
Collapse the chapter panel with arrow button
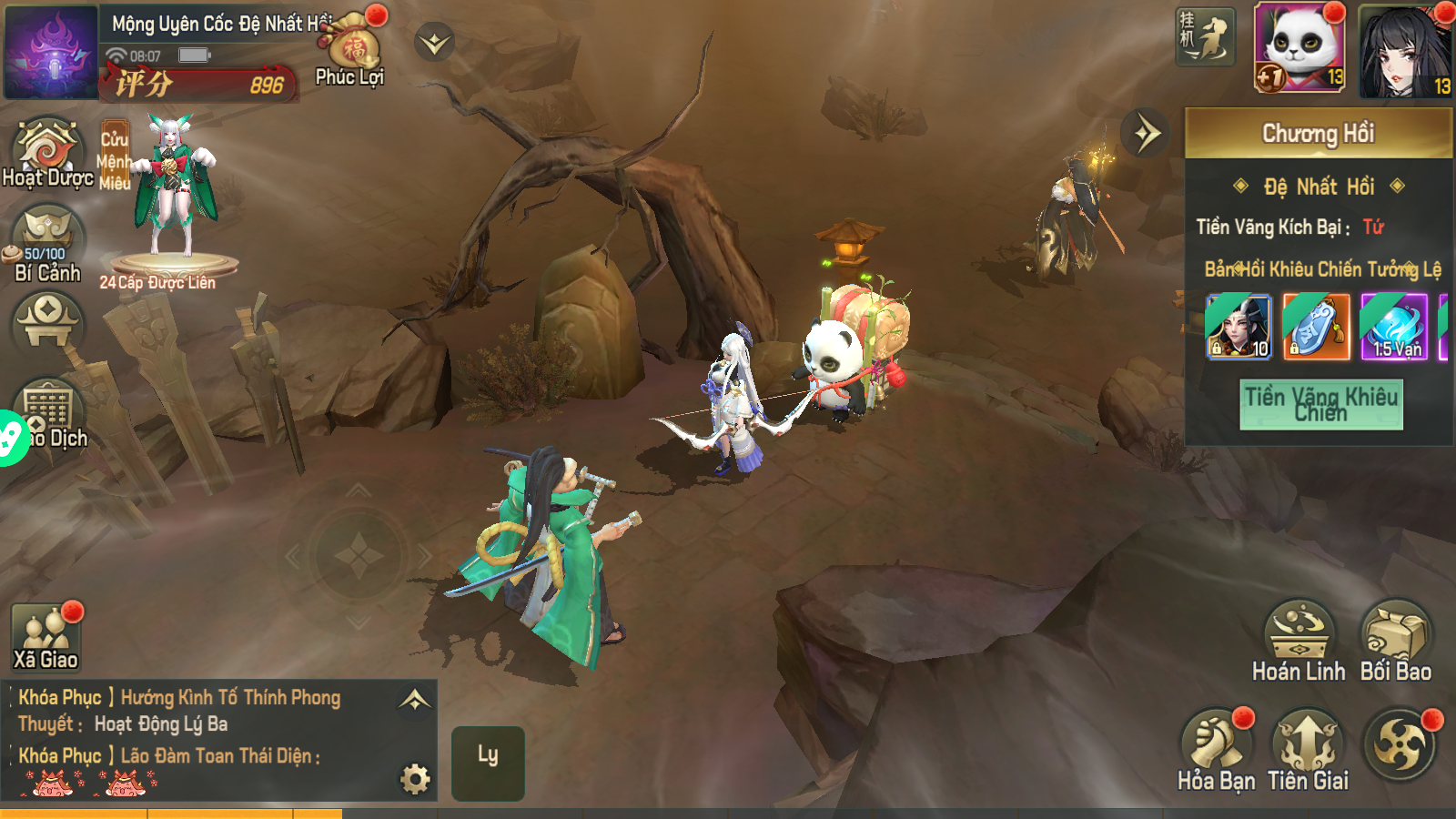[x=1146, y=134]
